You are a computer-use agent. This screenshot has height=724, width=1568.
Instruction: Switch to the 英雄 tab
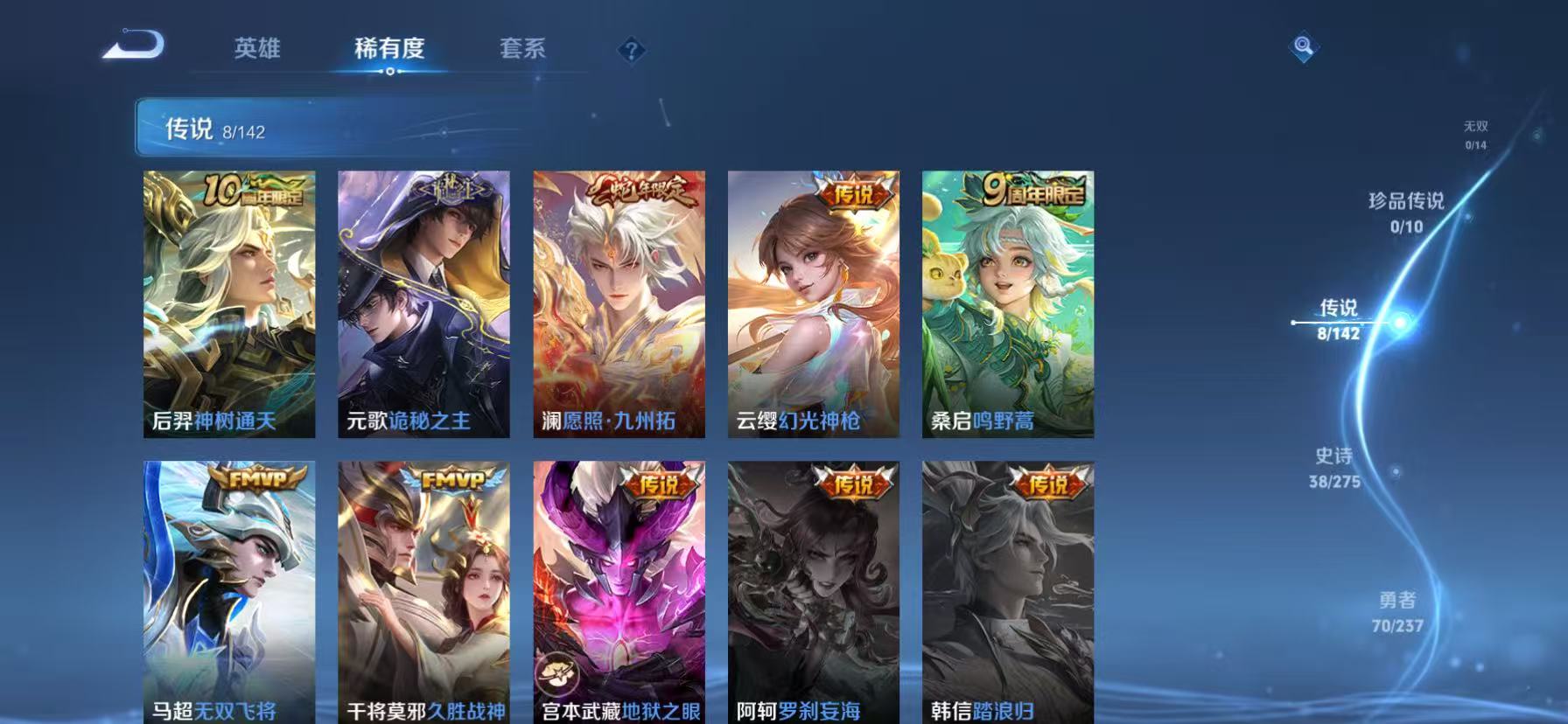pyautogui.click(x=256, y=50)
